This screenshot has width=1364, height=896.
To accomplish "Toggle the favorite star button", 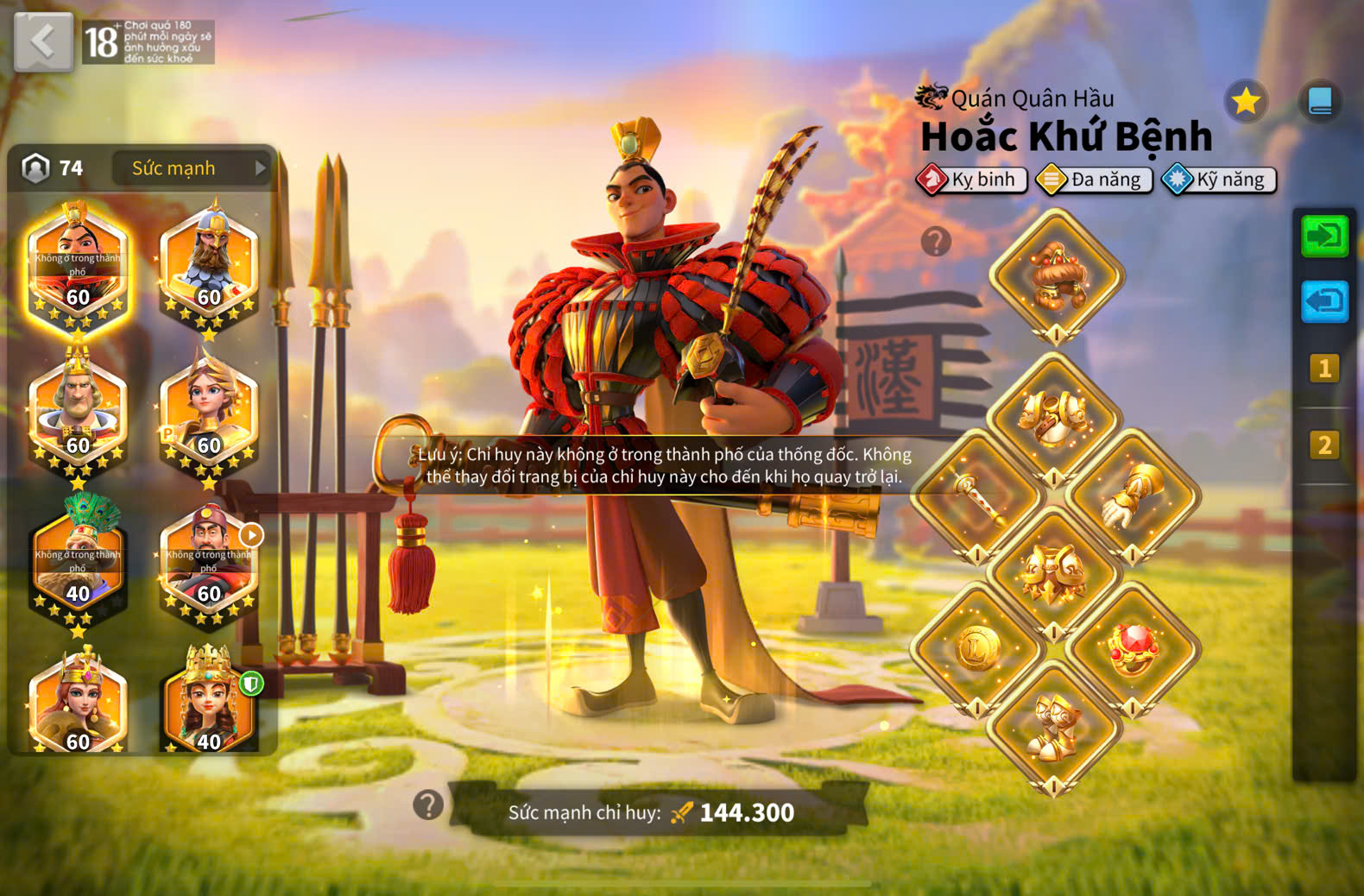I will pyautogui.click(x=1246, y=102).
